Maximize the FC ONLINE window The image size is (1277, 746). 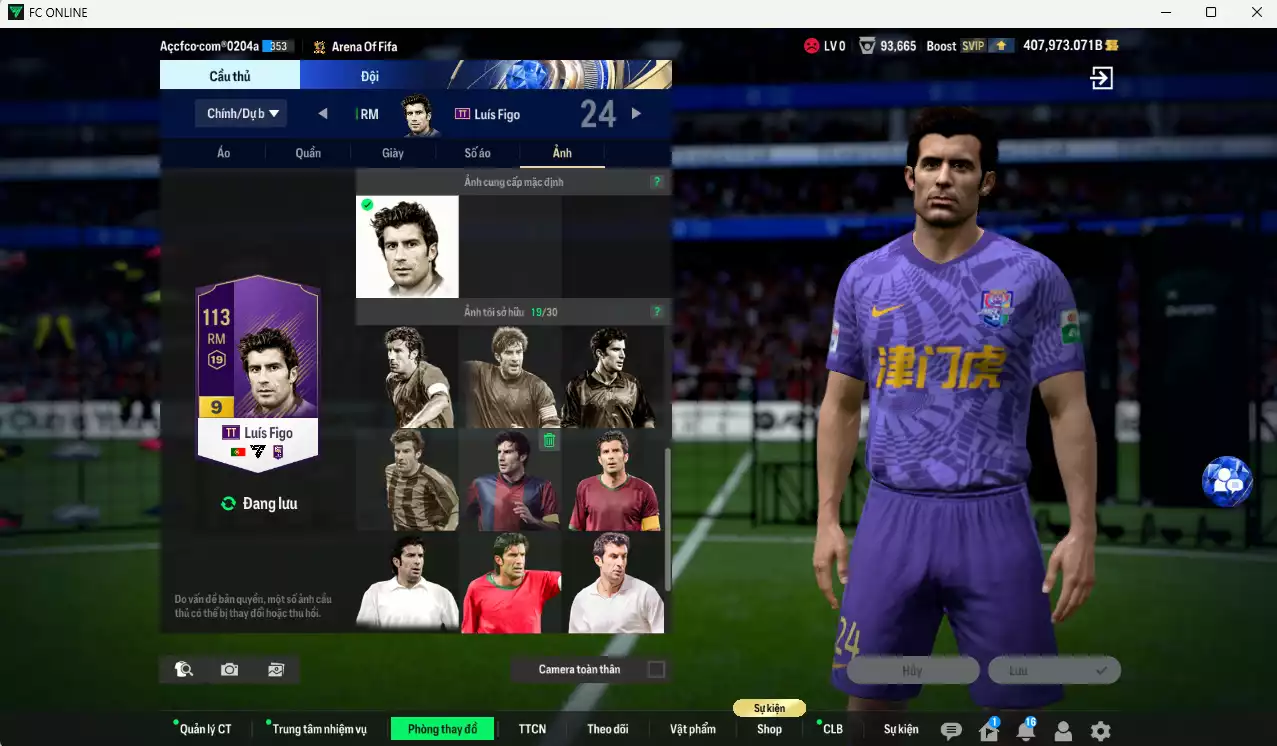coord(1211,12)
